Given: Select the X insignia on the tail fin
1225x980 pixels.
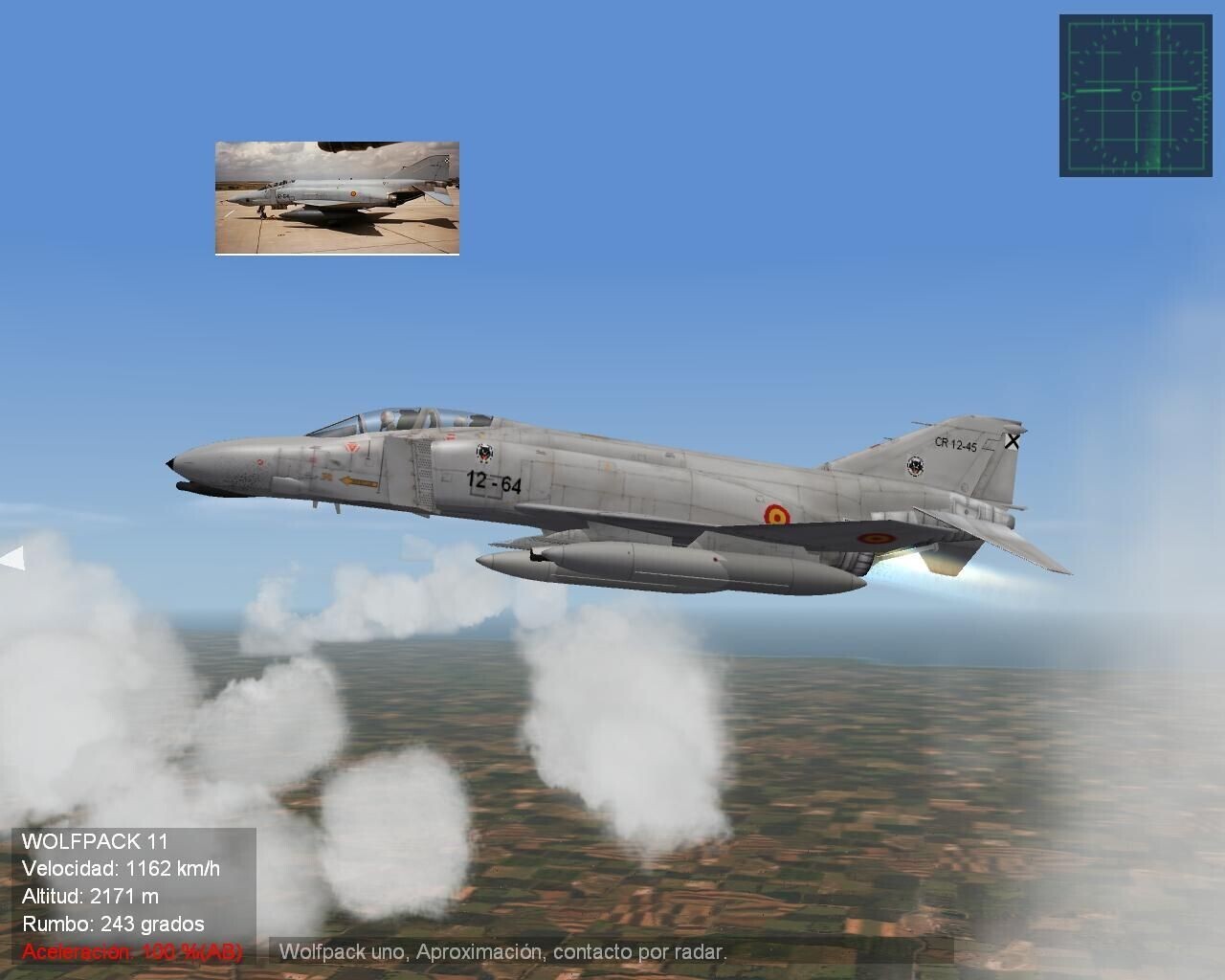Looking at the screenshot, I should (1012, 441).
